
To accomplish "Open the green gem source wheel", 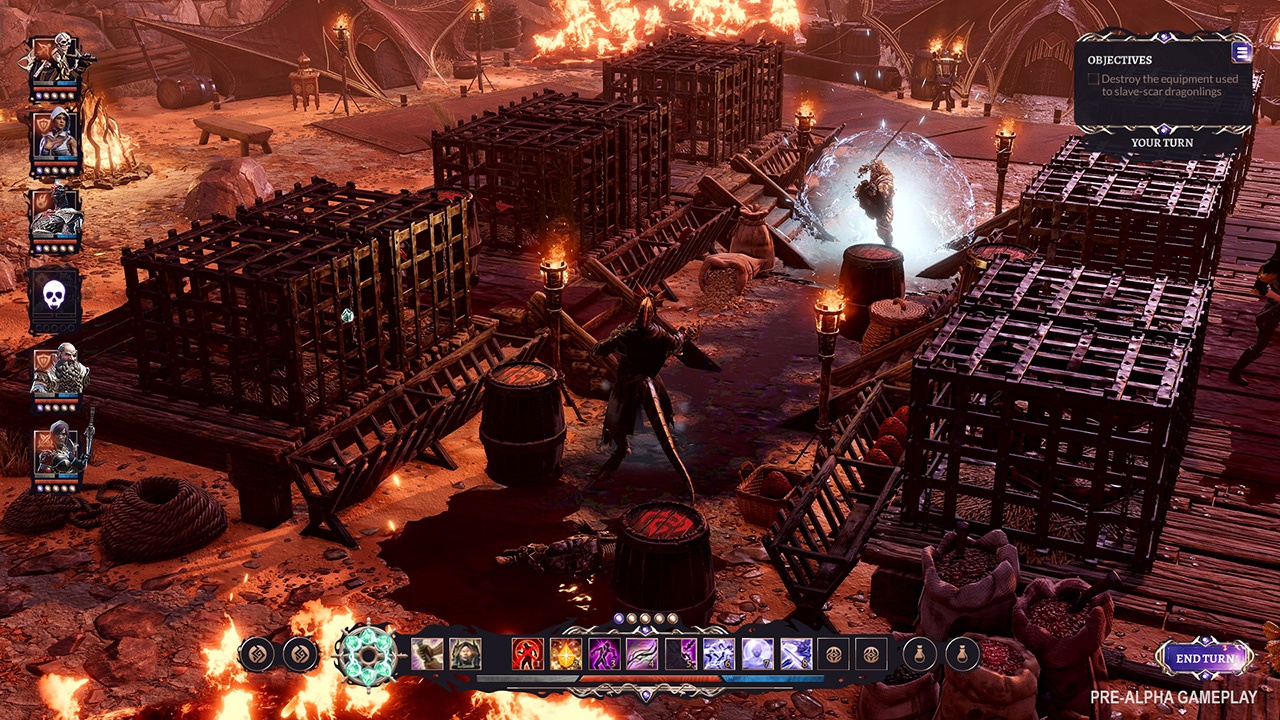I will coord(361,655).
